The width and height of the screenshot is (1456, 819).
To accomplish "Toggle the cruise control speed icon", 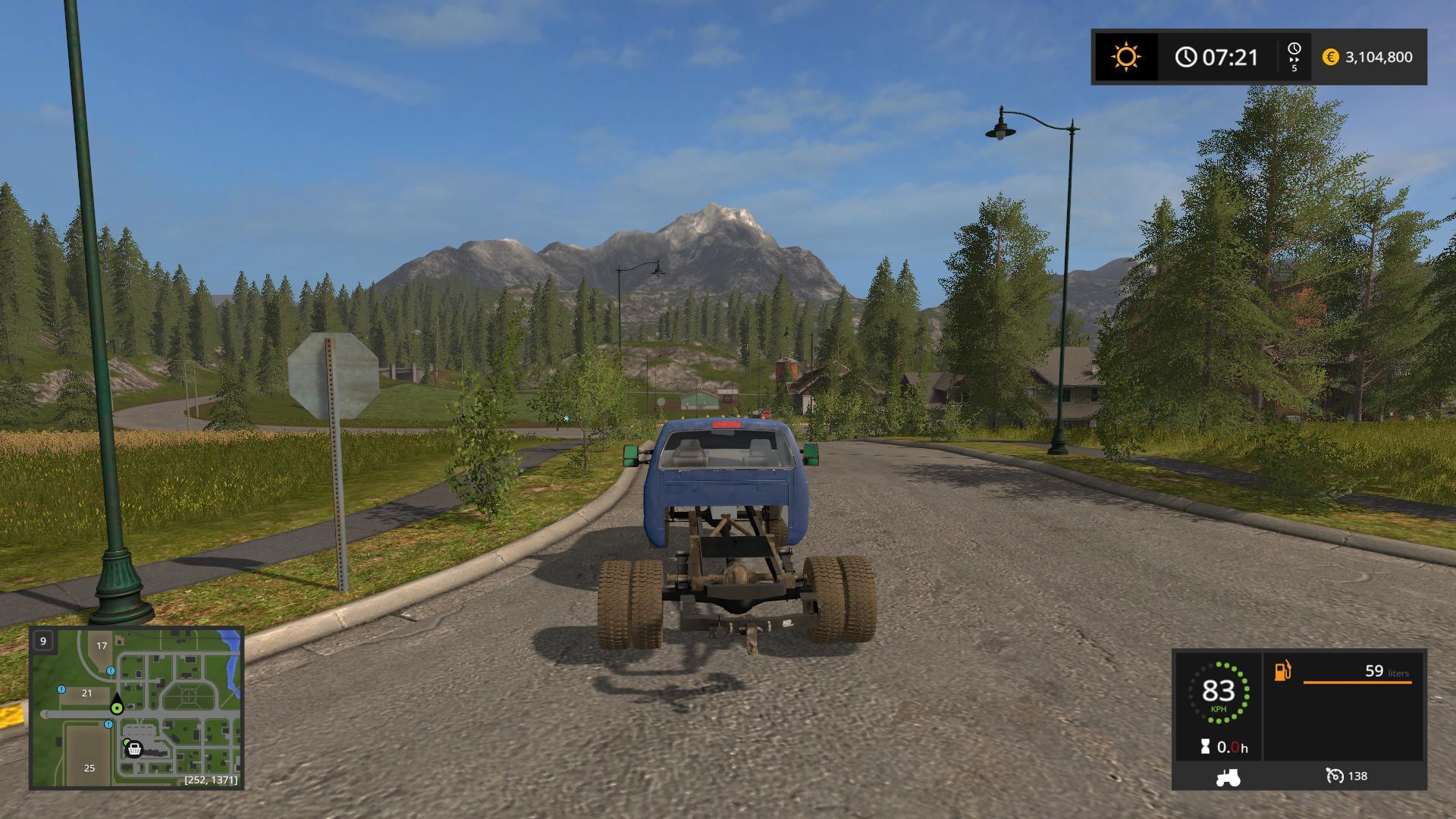I will point(1335,776).
